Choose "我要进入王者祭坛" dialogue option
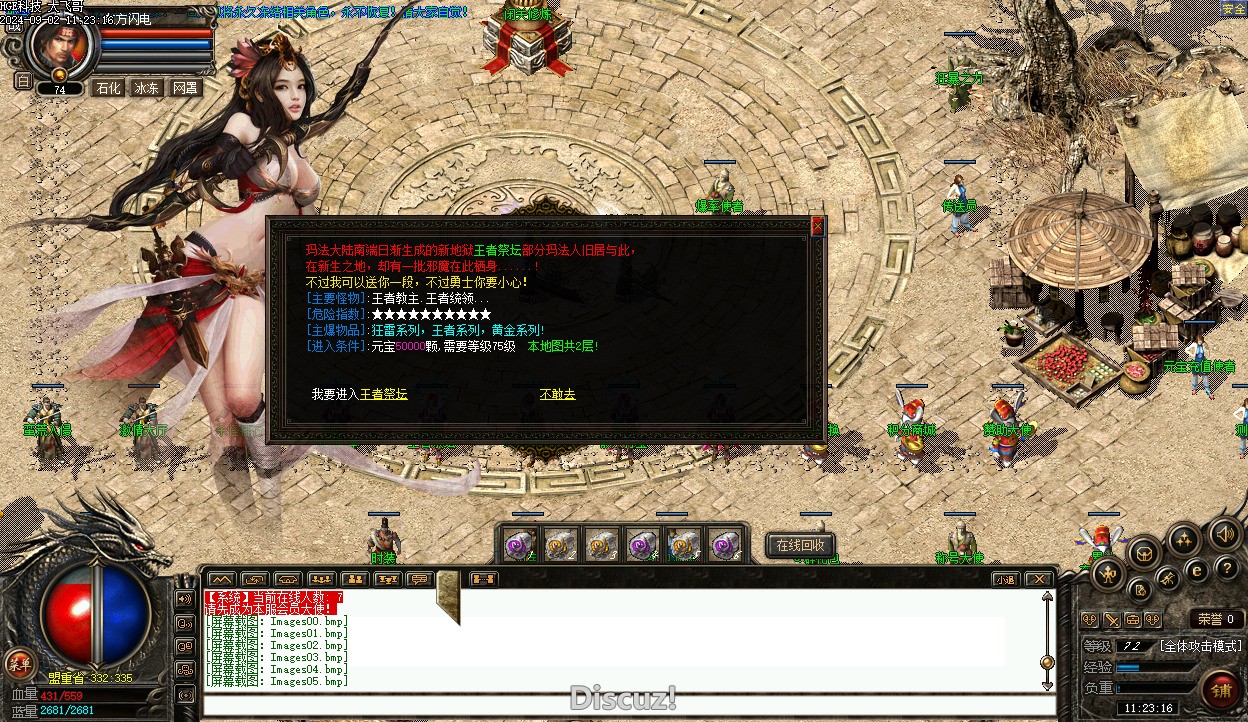The image size is (1248, 722). pyautogui.click(x=359, y=394)
